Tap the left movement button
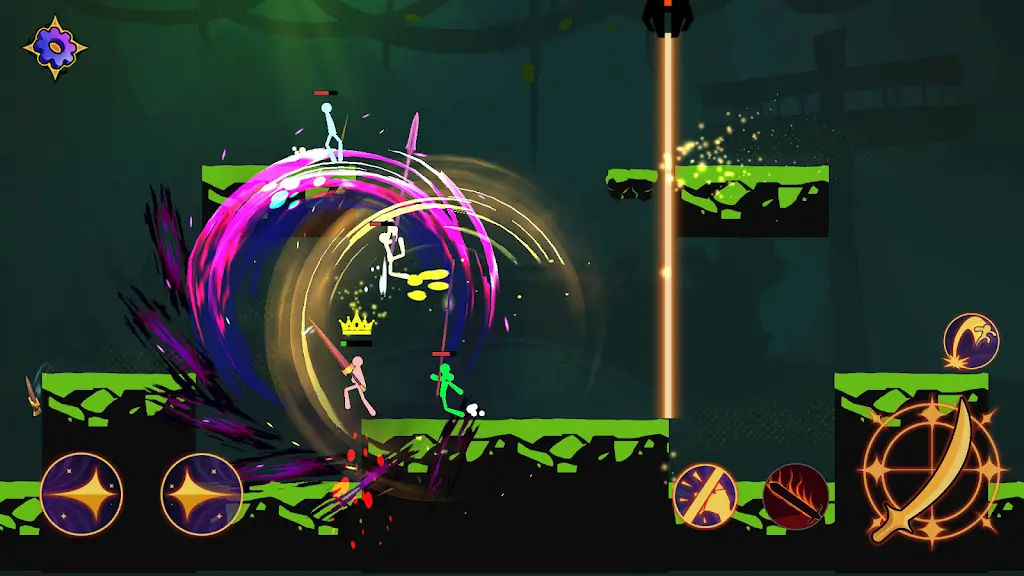1024x576 pixels. tap(81, 494)
